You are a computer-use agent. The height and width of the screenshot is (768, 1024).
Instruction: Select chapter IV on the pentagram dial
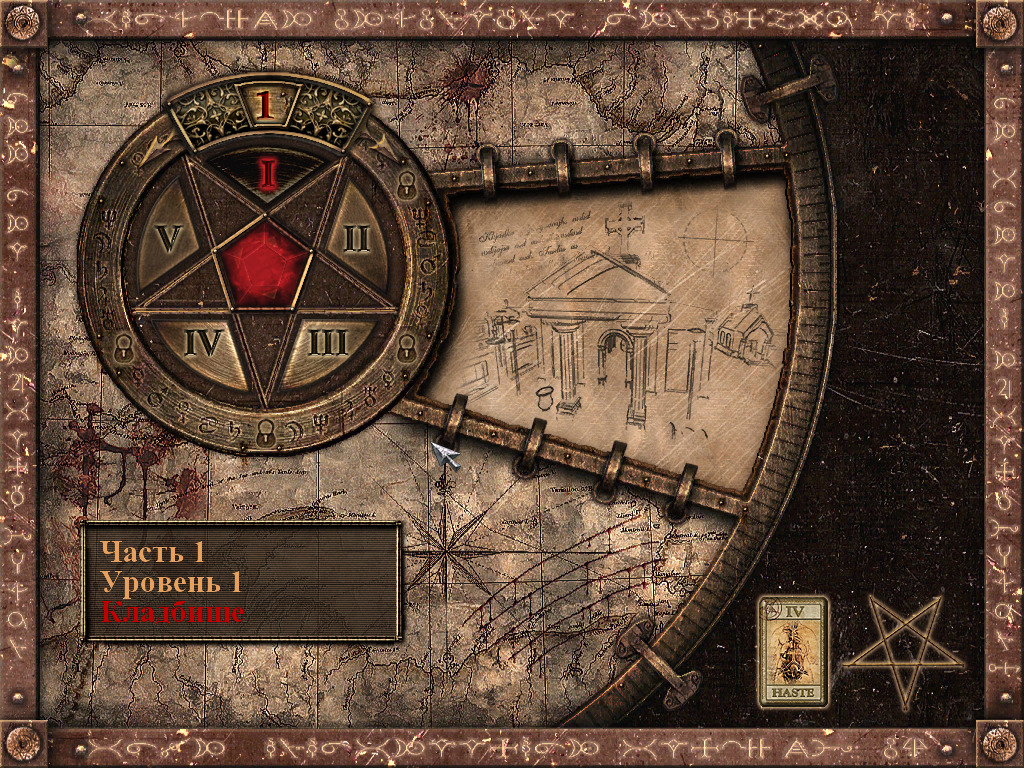point(203,343)
